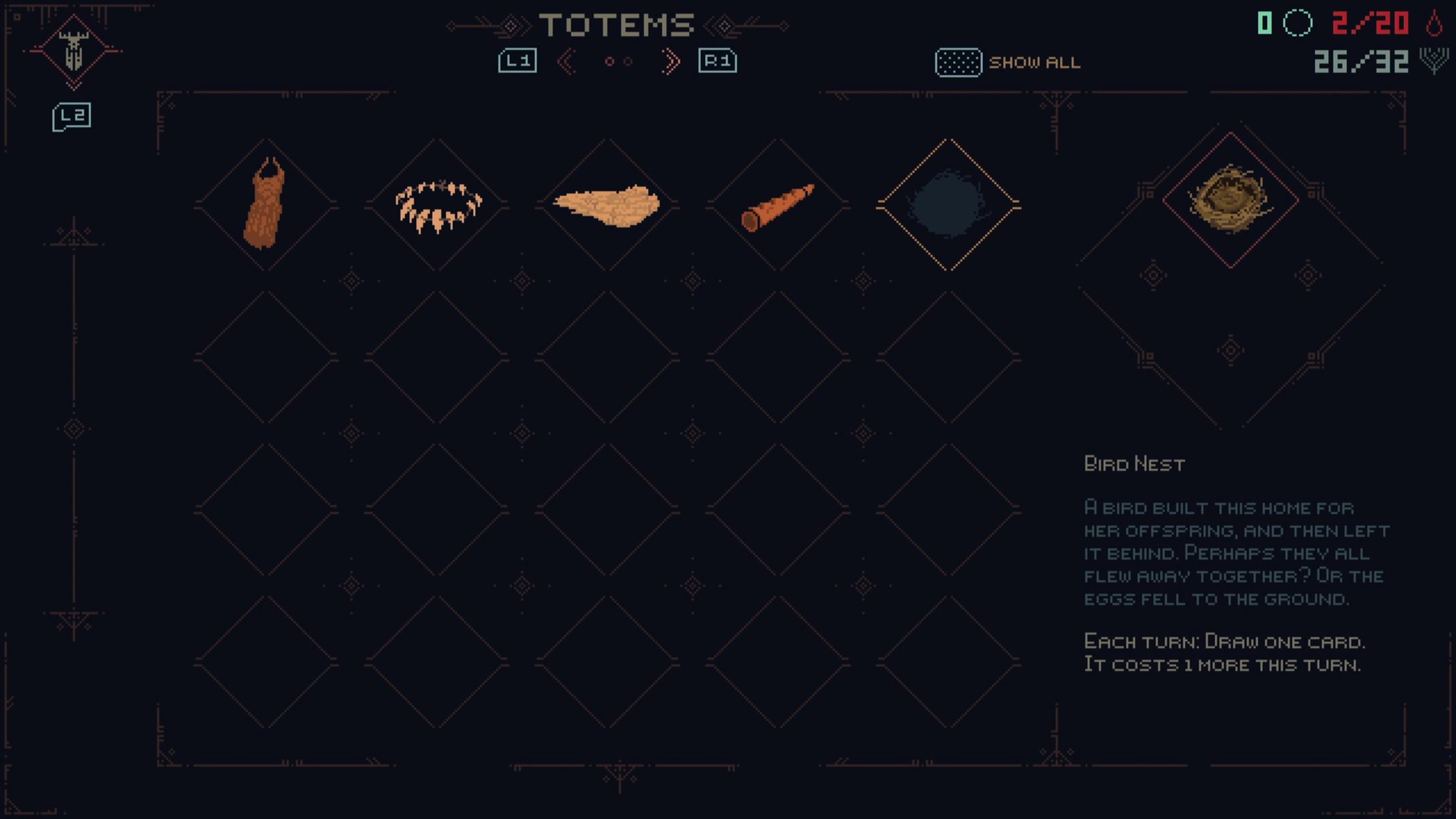Open the deer skull emblem menu

(x=73, y=51)
